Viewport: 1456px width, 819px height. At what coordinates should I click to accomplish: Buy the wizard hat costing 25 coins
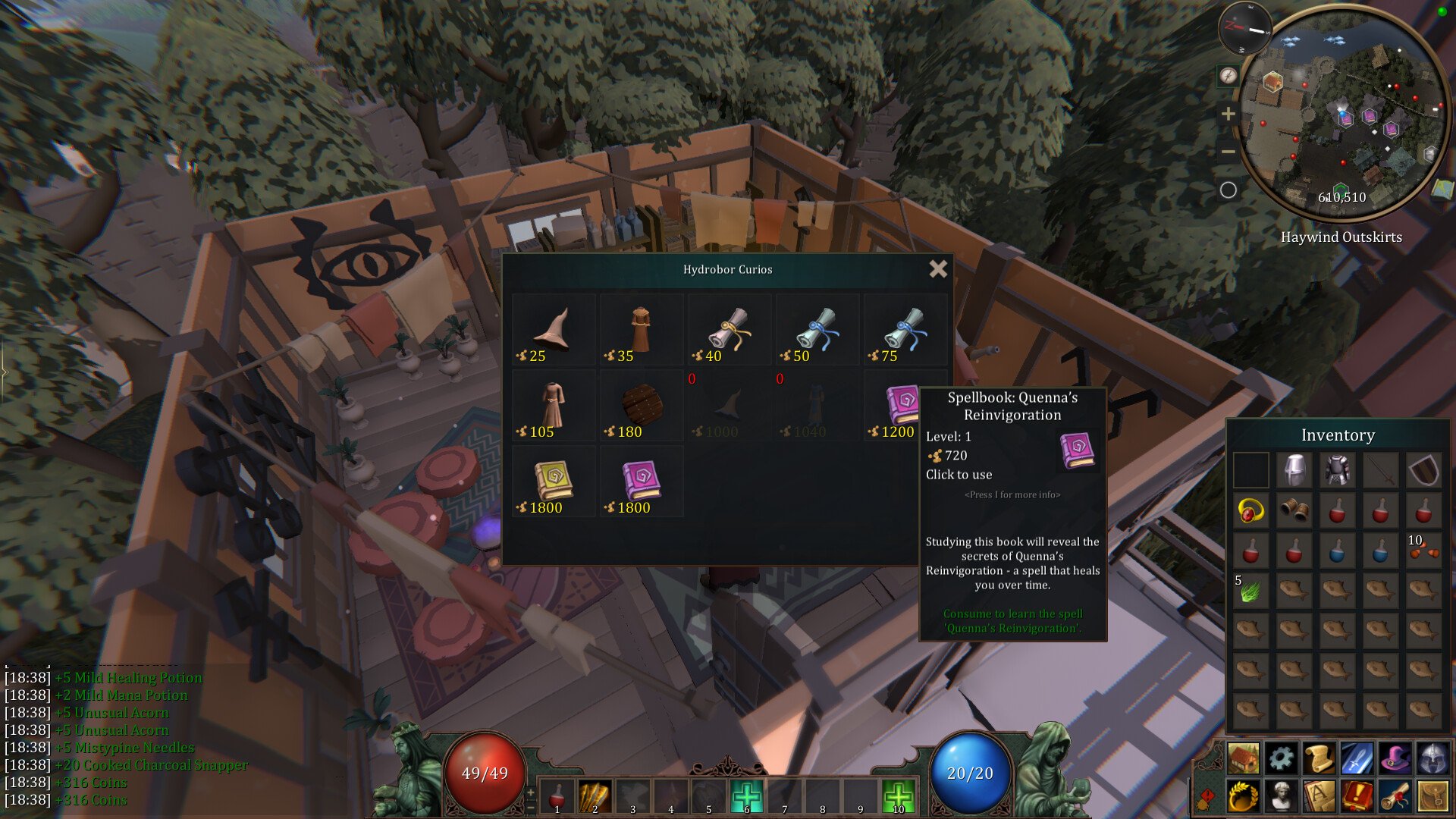pyautogui.click(x=554, y=331)
